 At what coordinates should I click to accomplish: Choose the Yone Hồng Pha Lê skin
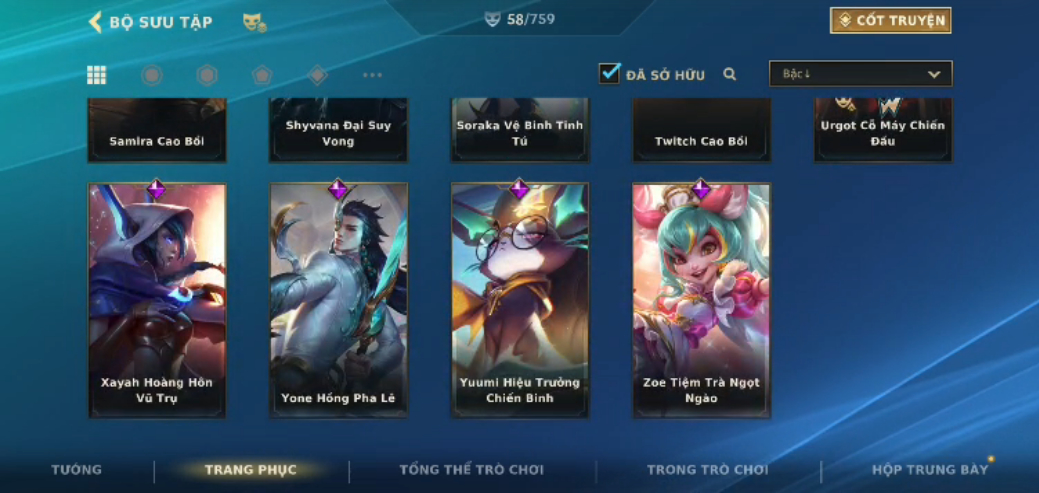[x=338, y=300]
